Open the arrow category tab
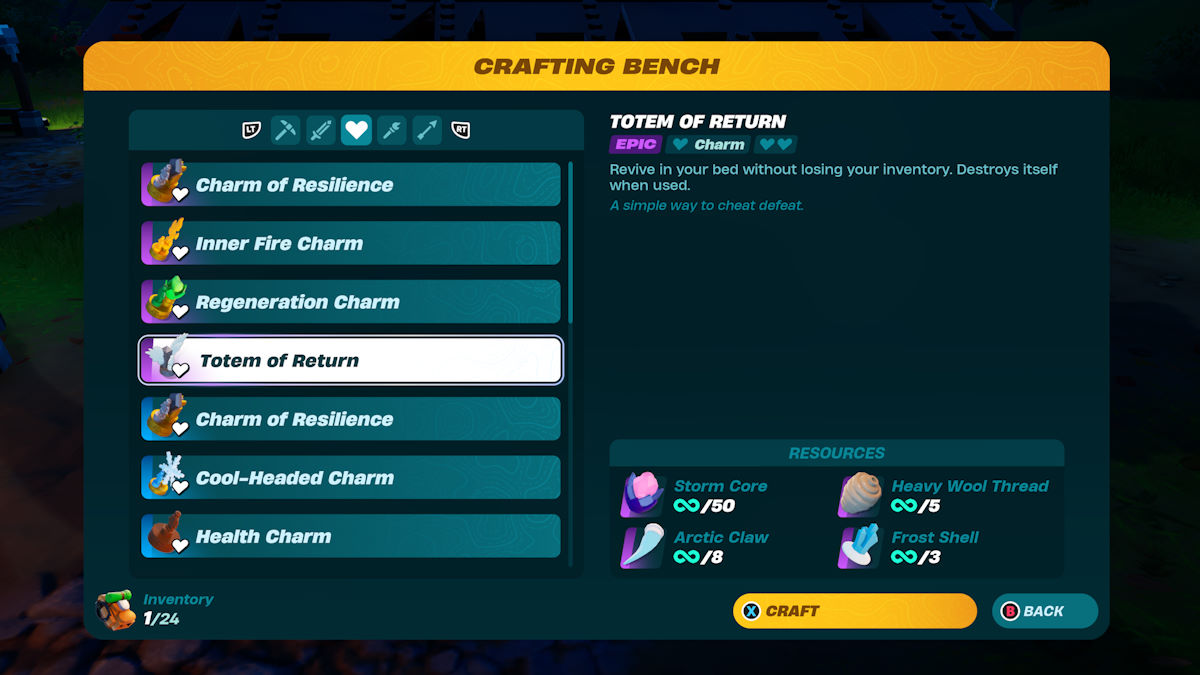The image size is (1200, 675). coord(427,130)
